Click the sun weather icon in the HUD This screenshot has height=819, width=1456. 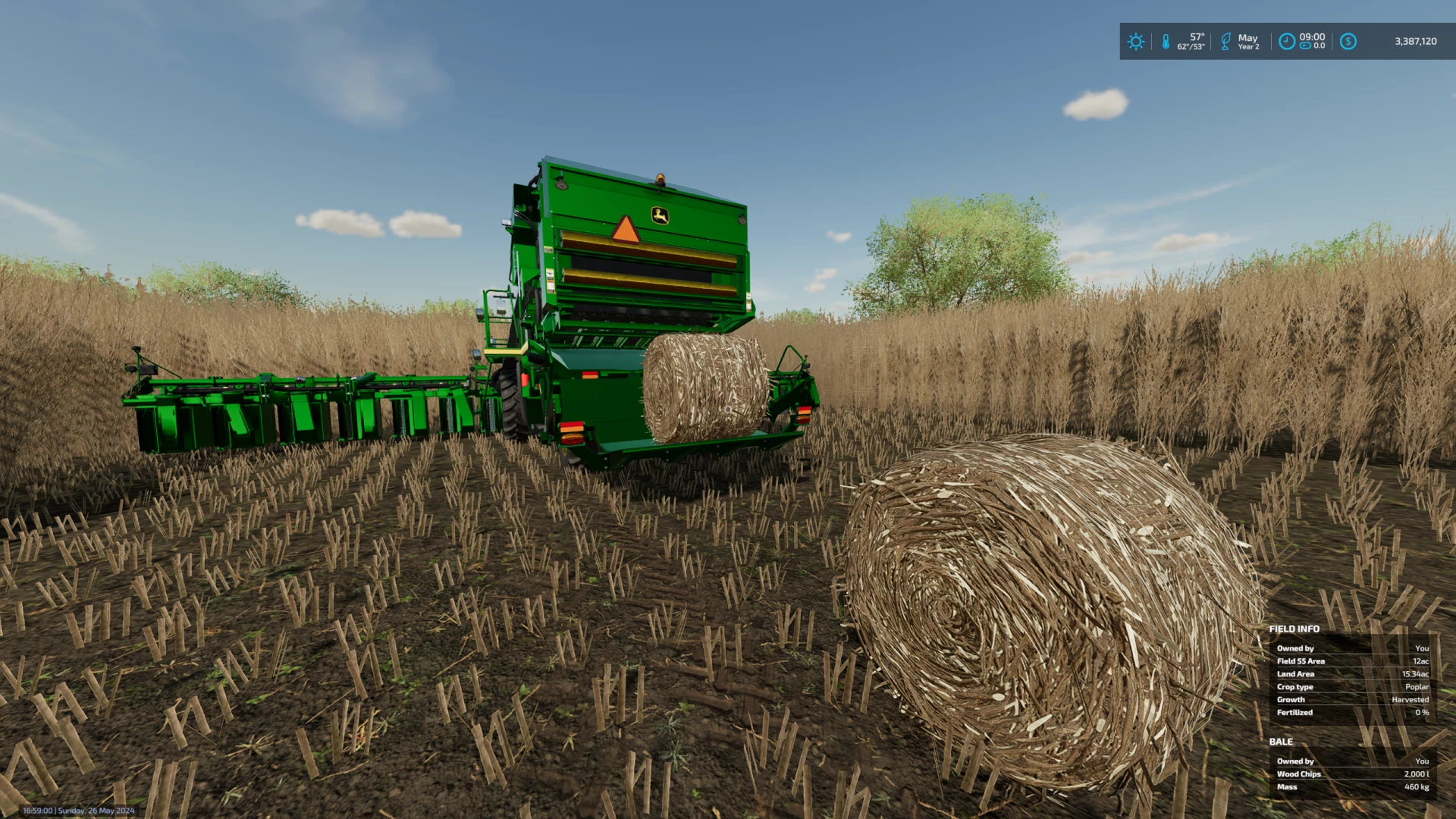(x=1135, y=42)
